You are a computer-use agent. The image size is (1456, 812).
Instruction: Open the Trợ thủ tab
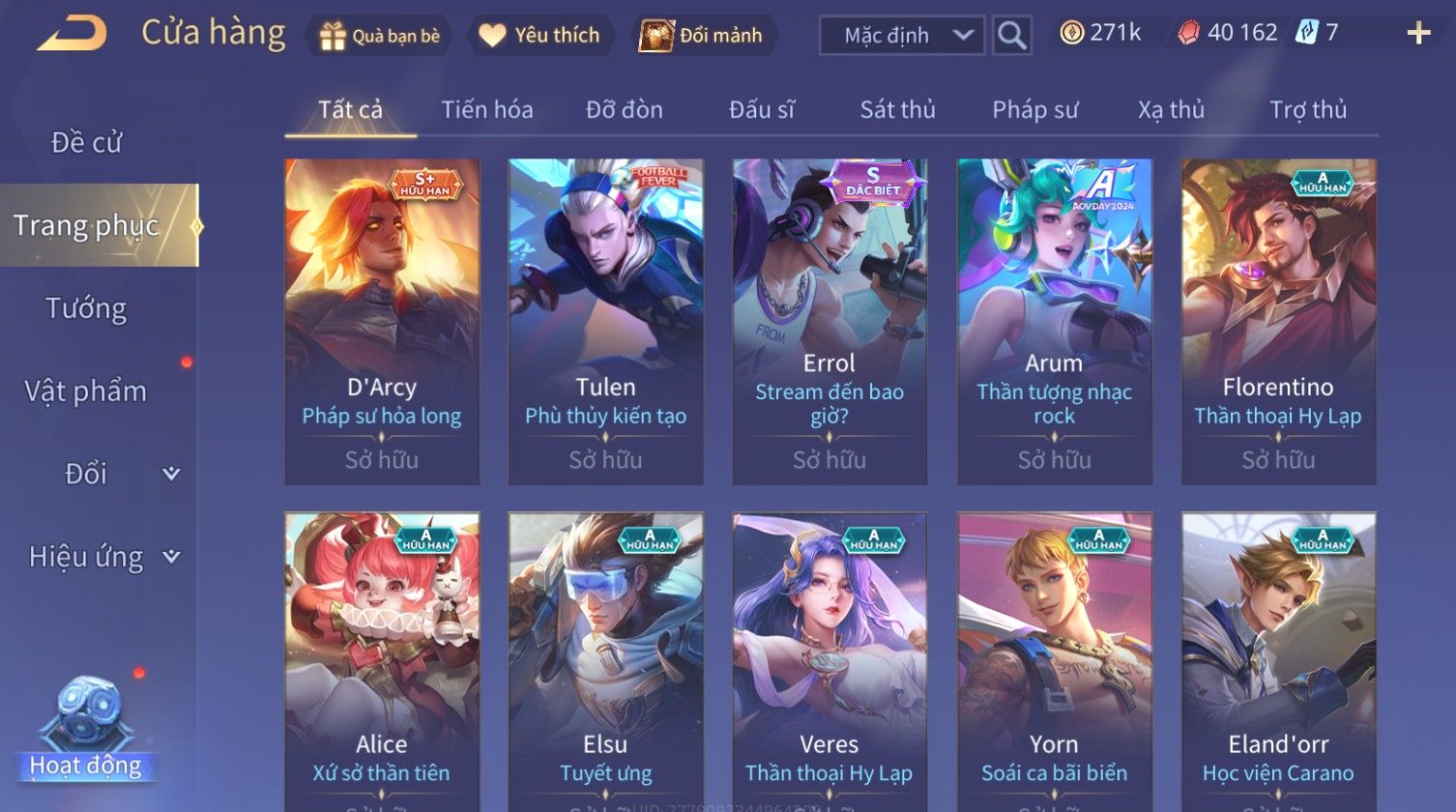click(x=1308, y=110)
